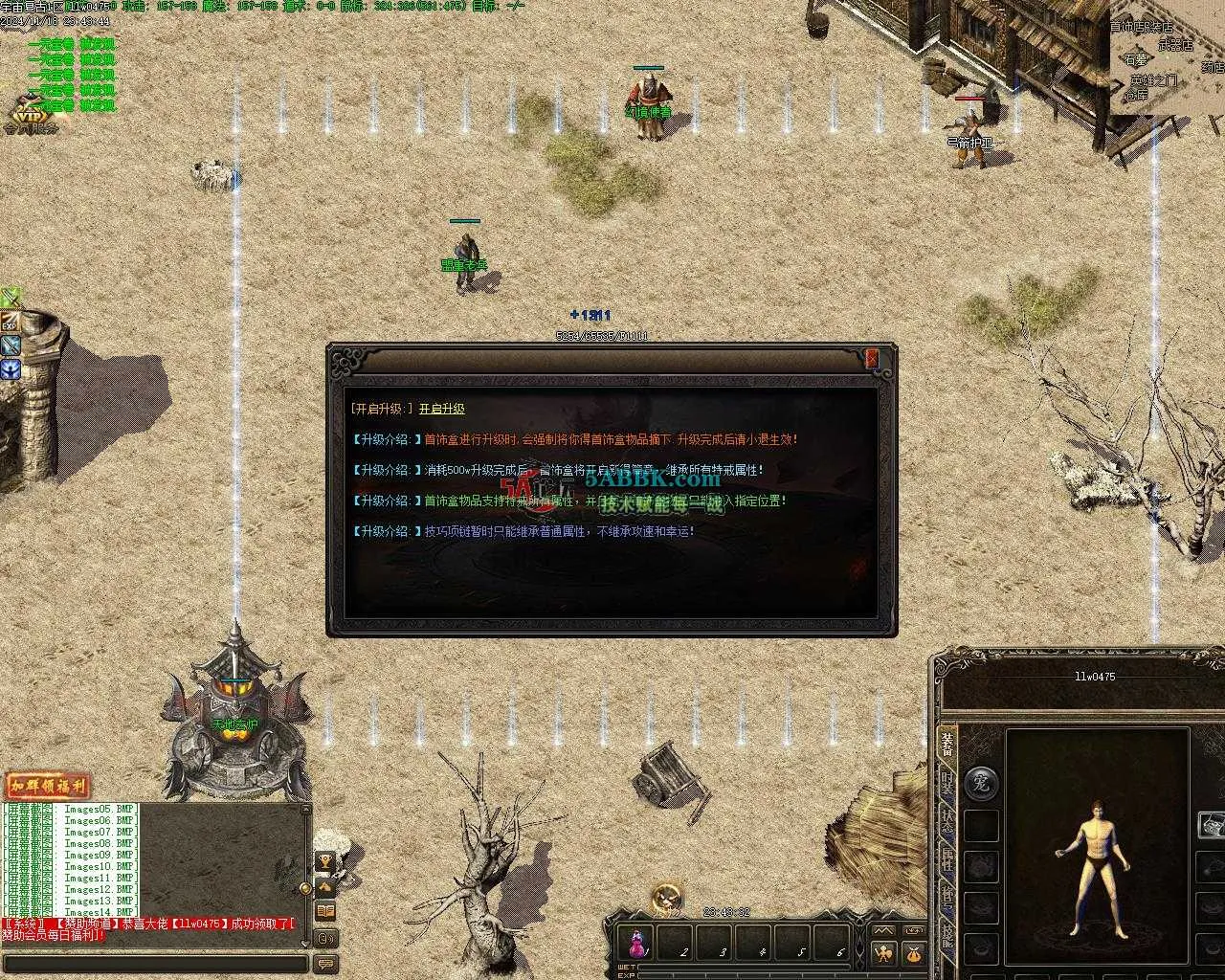Screen dimensions: 1225x980
Task: Click the speech bubble chat button
Action: coord(325,963)
